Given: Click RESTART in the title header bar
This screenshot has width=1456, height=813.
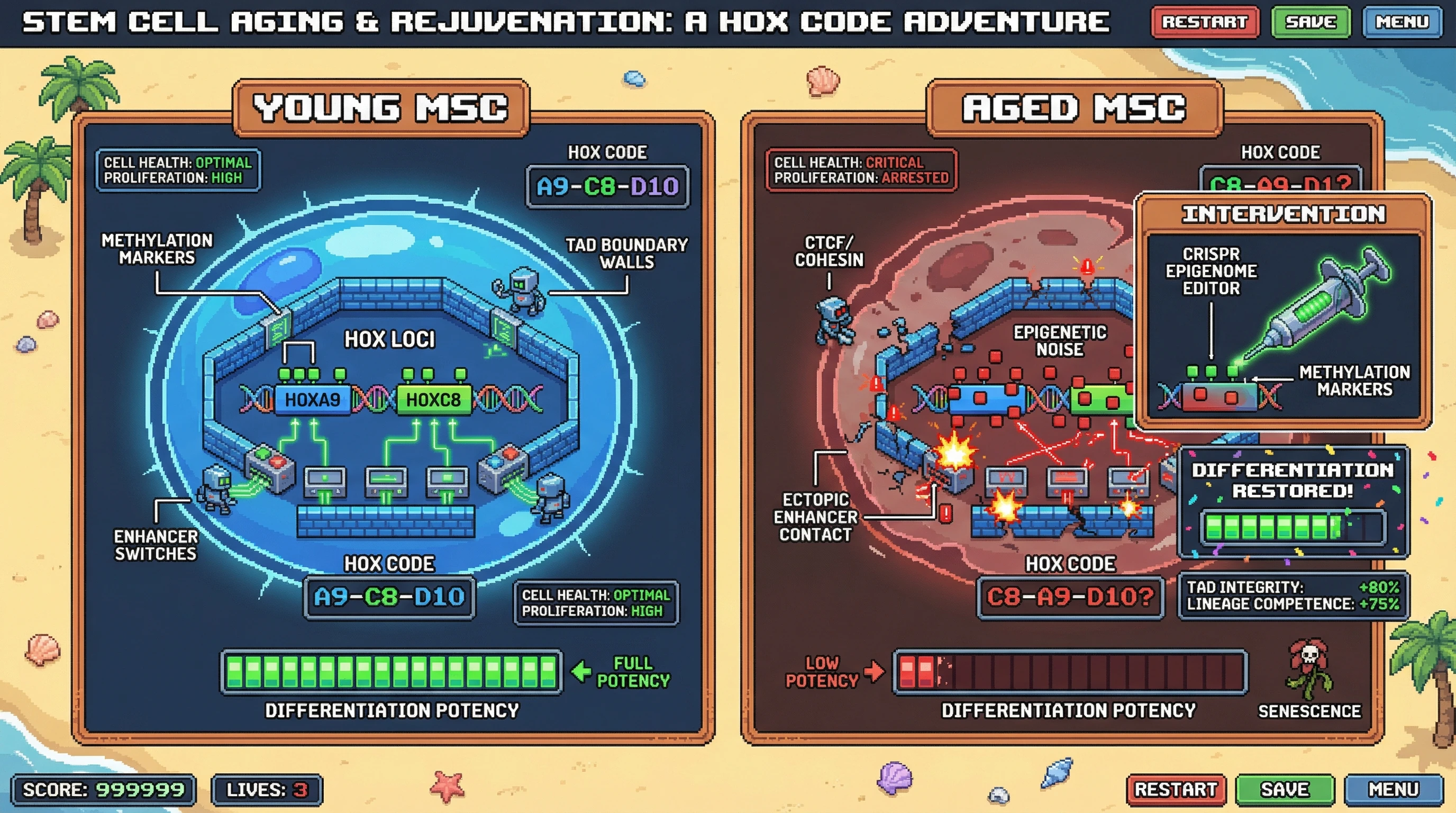Looking at the screenshot, I should click(1205, 22).
